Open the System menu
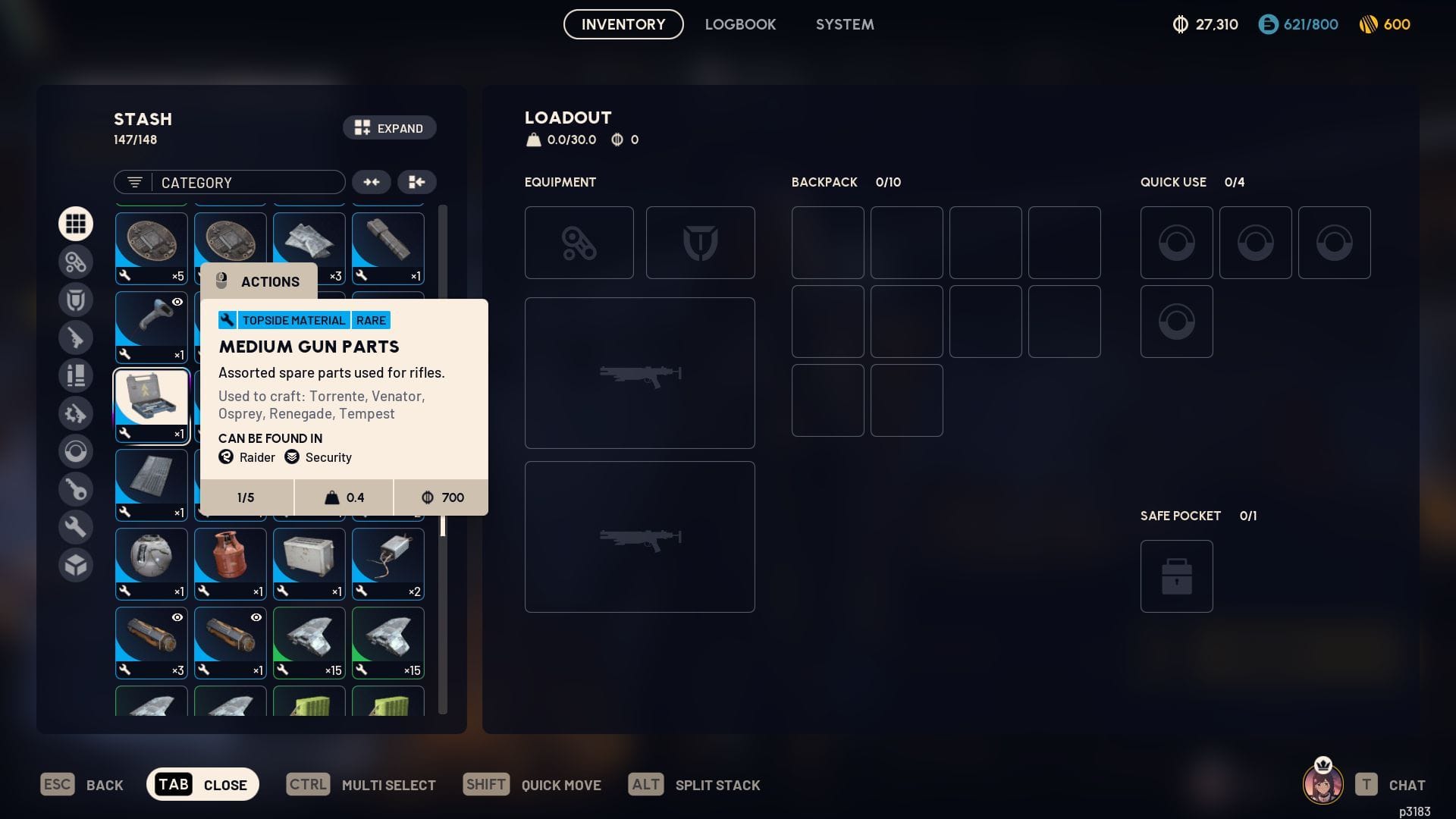This screenshot has width=1456, height=819. (x=844, y=24)
